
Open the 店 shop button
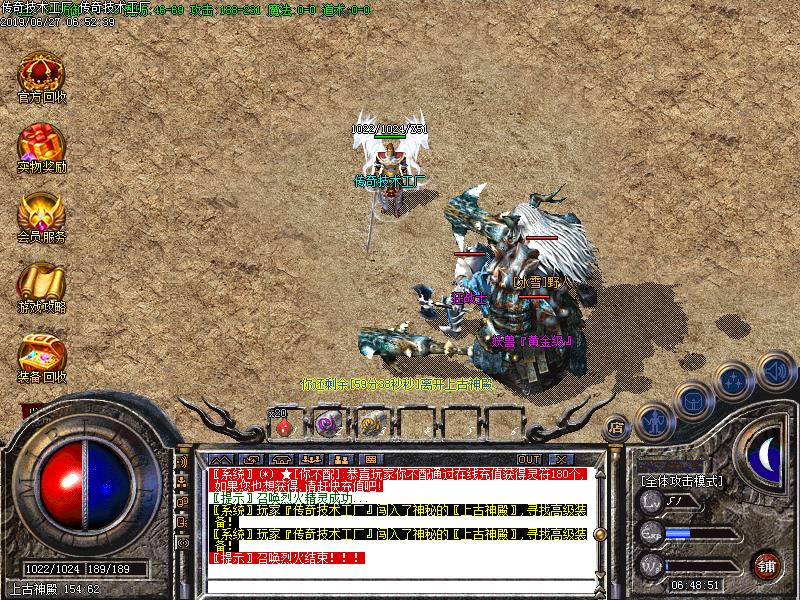coord(616,426)
